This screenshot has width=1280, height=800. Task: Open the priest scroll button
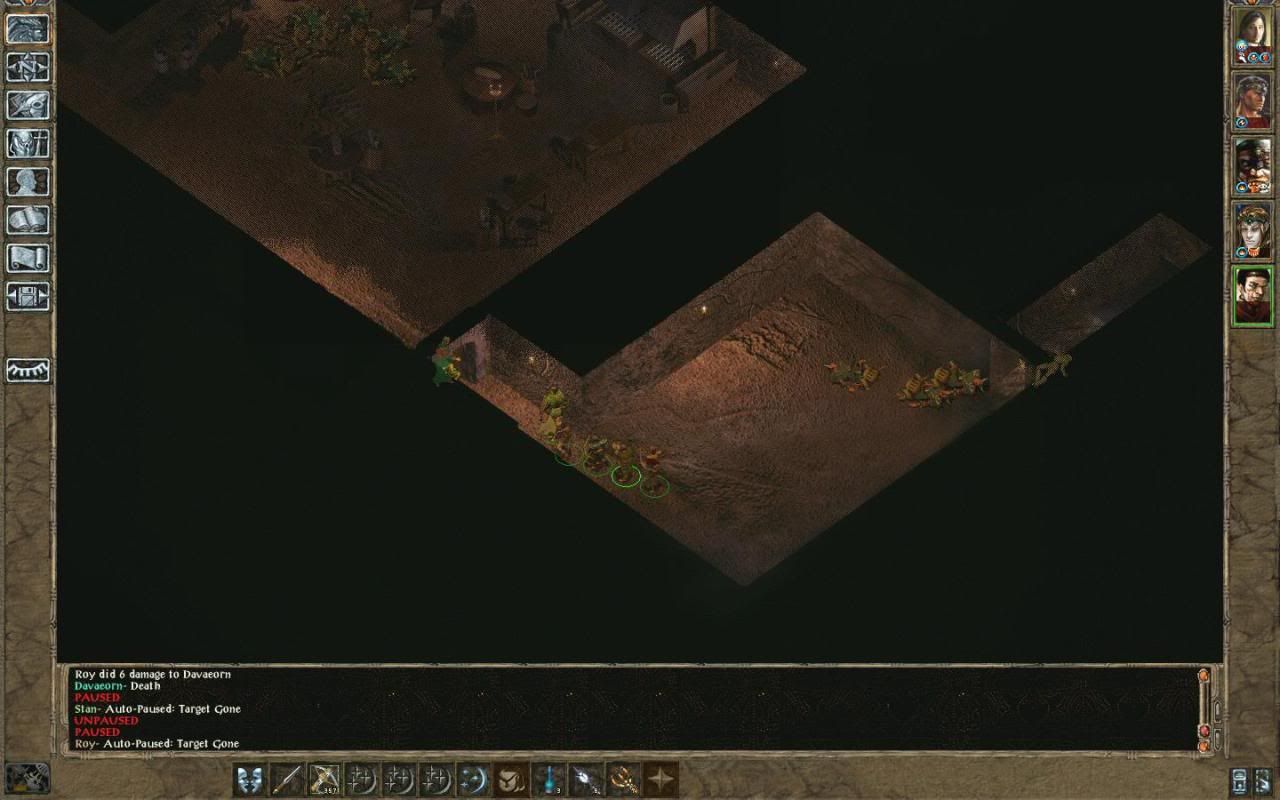[x=27, y=257]
